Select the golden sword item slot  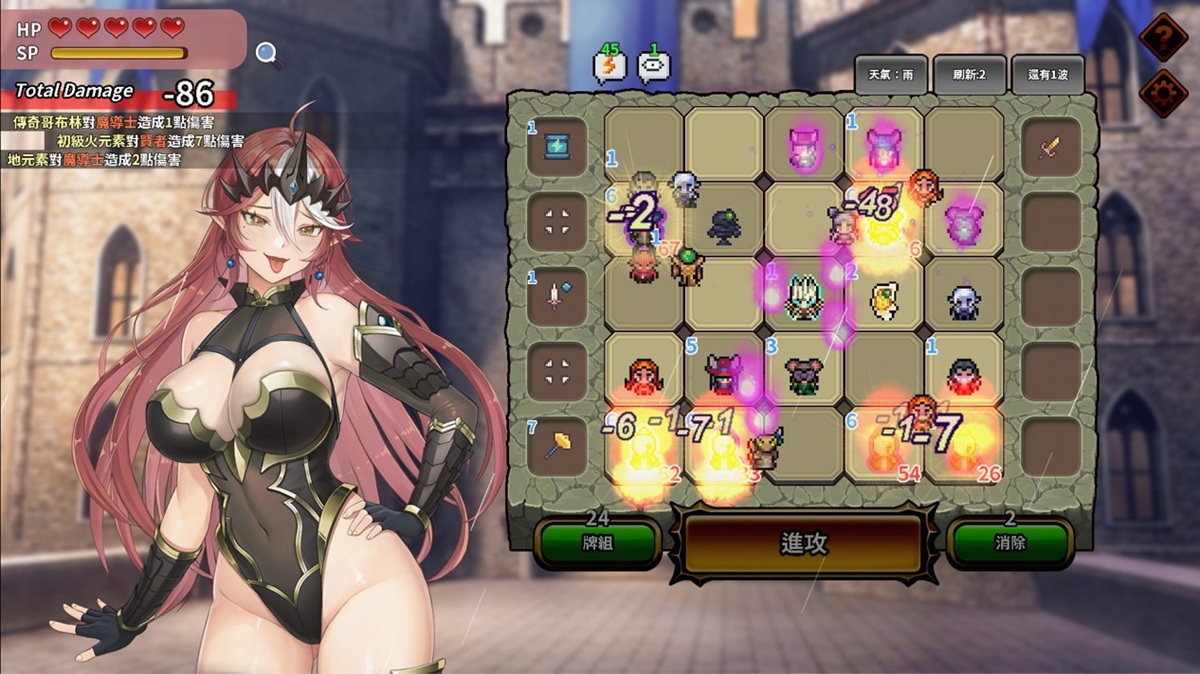tap(1051, 147)
